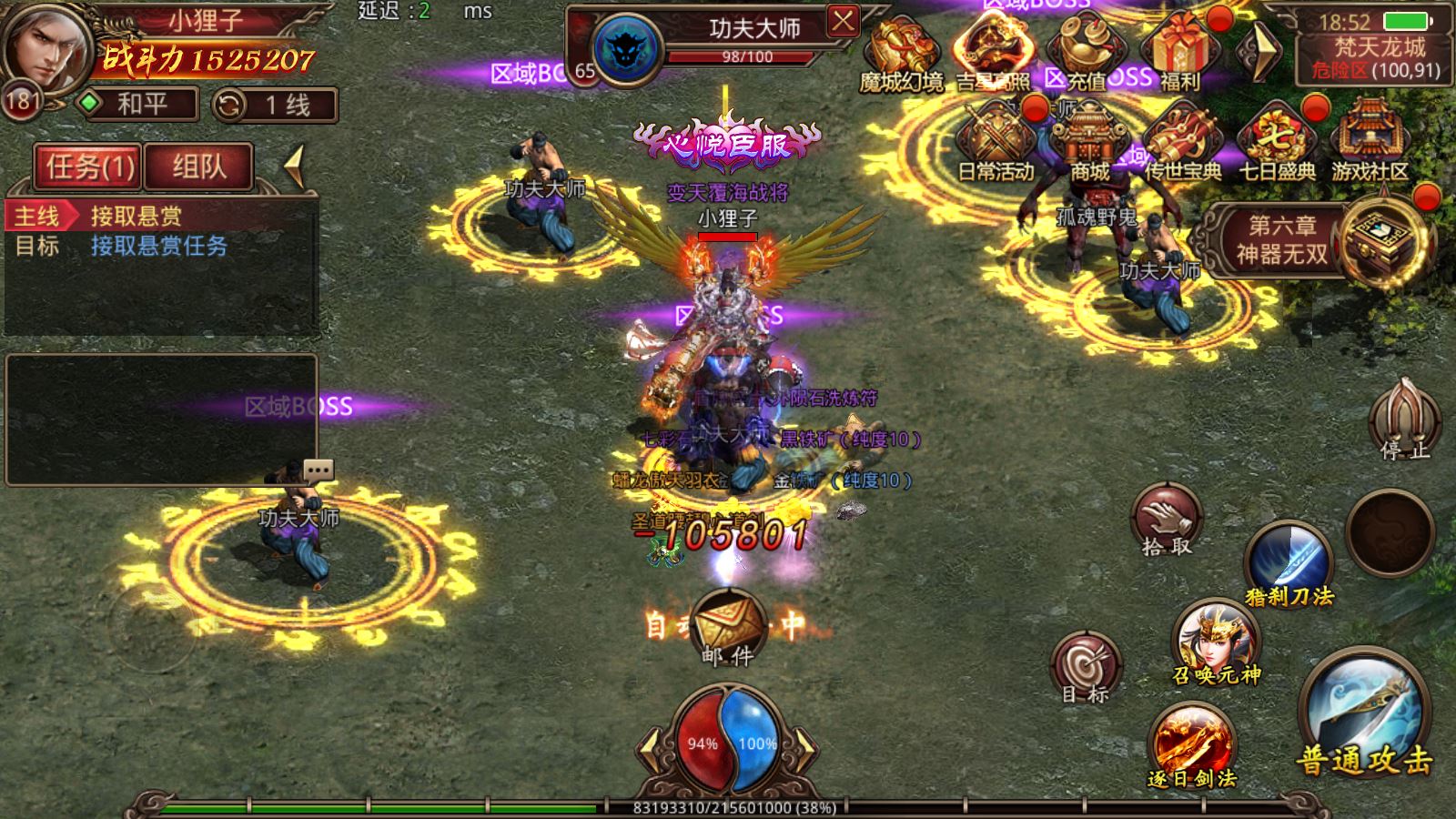Open the 魔城幻境 event icon
The width and height of the screenshot is (1456, 819).
899,52
